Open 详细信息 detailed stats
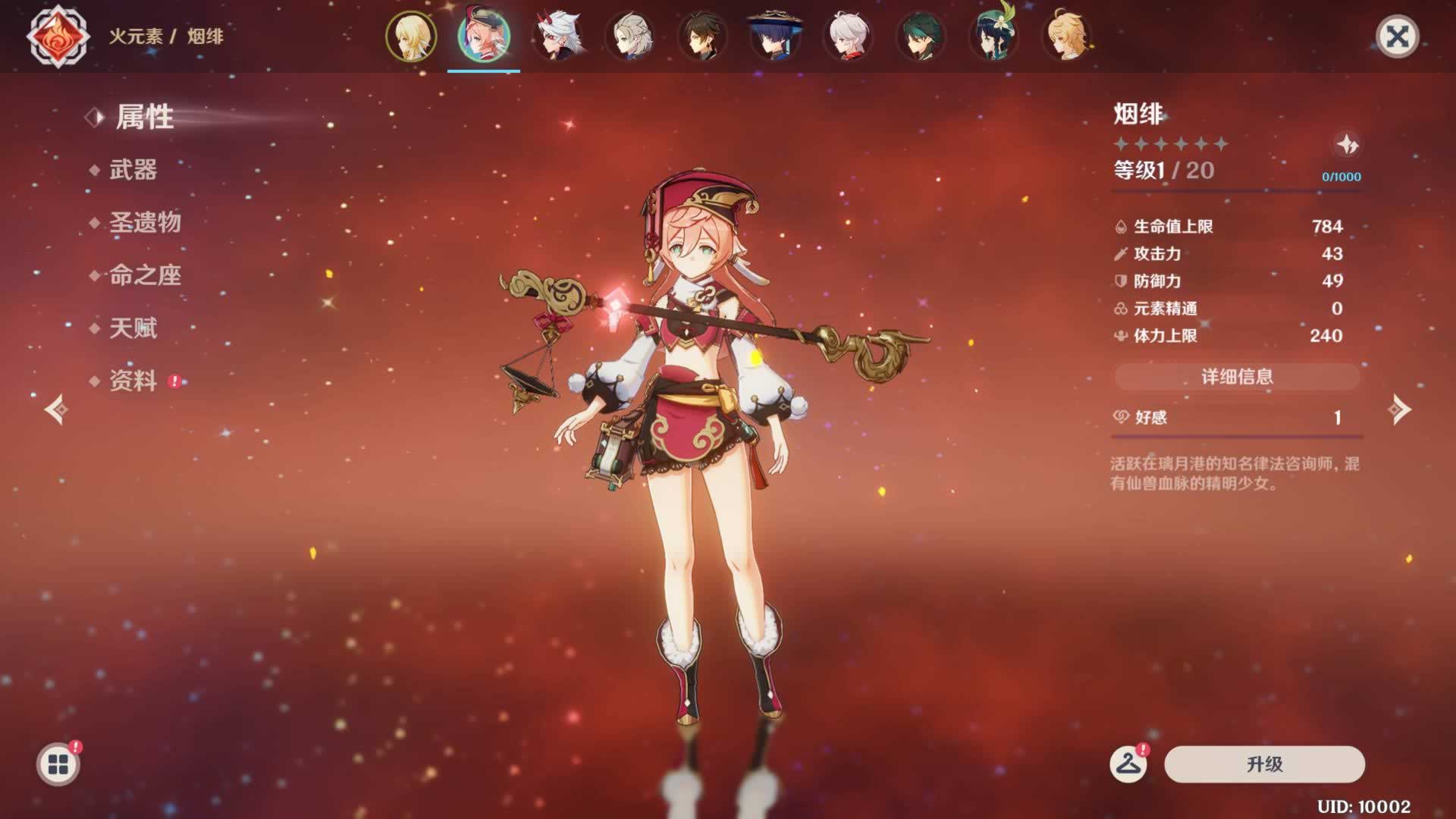The width and height of the screenshot is (1456, 819). point(1237,376)
